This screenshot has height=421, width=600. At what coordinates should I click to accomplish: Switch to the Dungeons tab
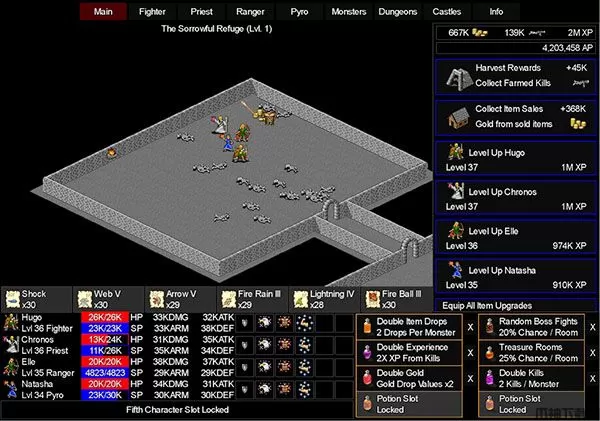398,12
